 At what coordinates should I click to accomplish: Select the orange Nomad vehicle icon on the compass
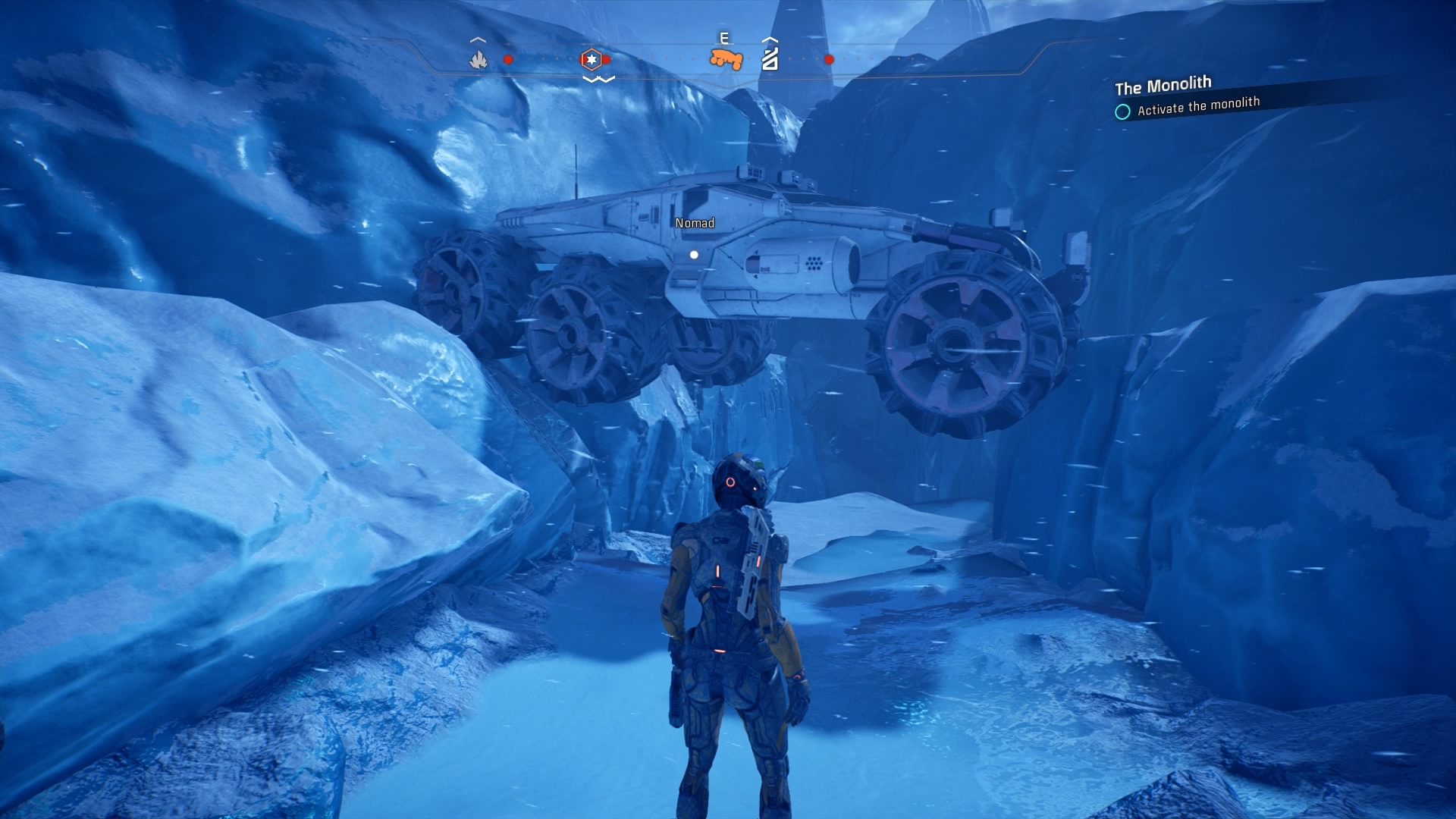[726, 58]
